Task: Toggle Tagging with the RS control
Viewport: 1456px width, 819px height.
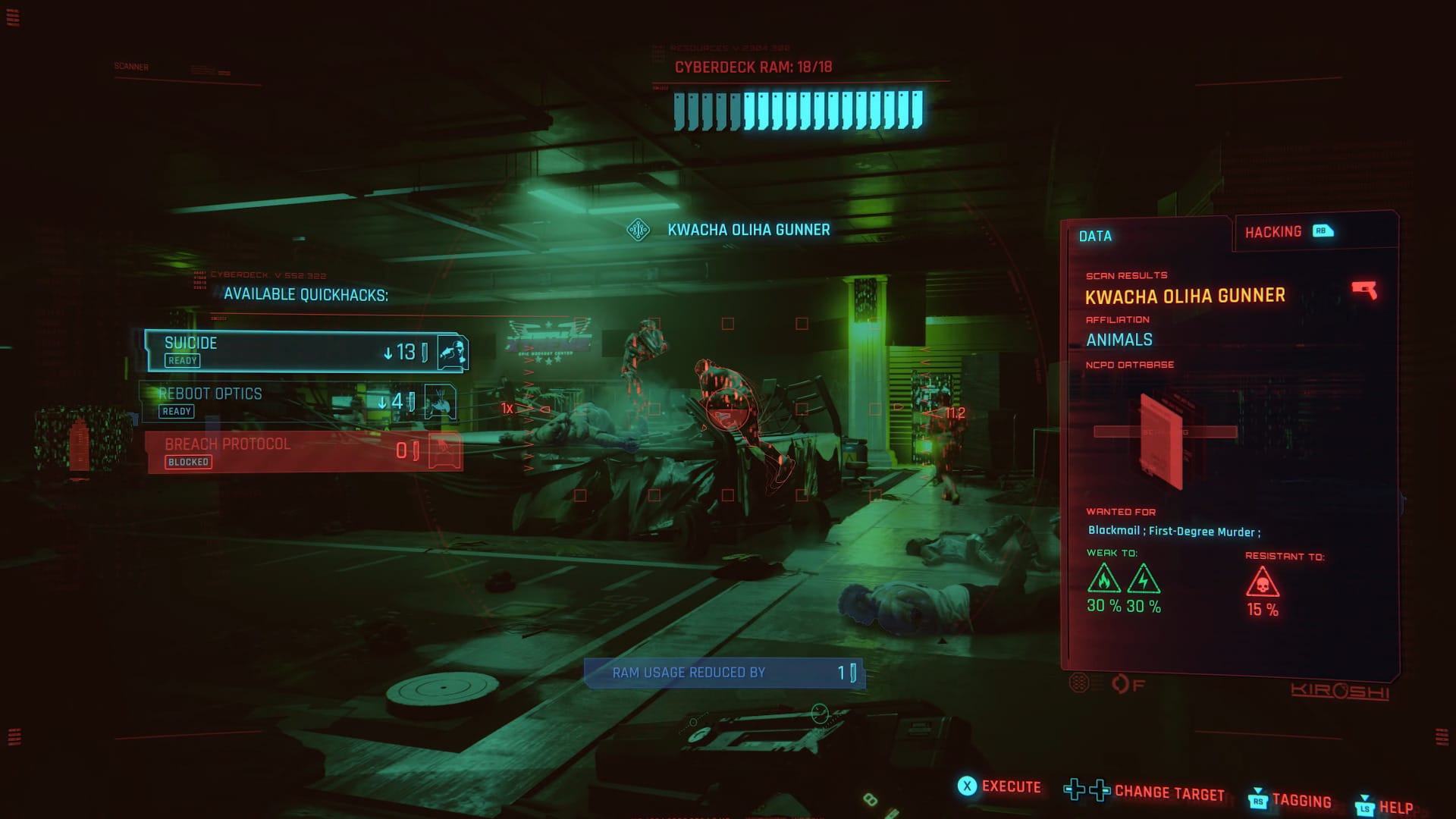Action: pyautogui.click(x=1258, y=801)
